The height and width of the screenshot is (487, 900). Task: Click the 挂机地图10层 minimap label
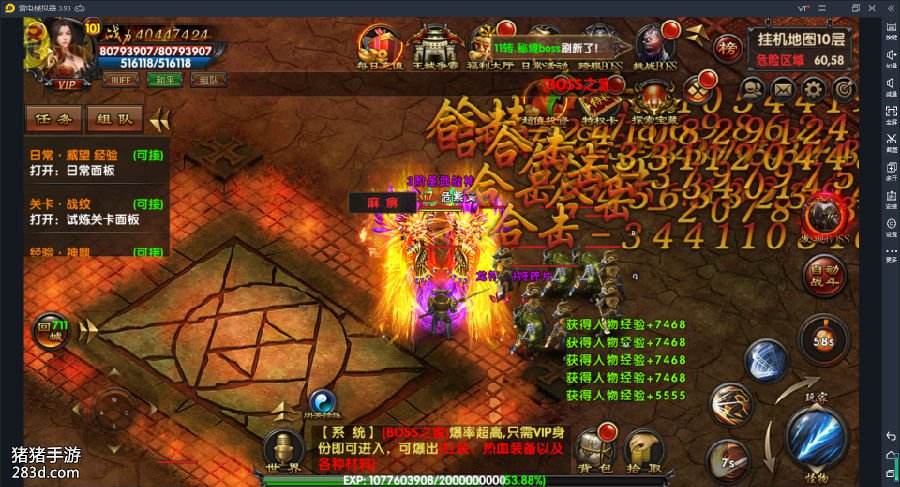pos(801,40)
